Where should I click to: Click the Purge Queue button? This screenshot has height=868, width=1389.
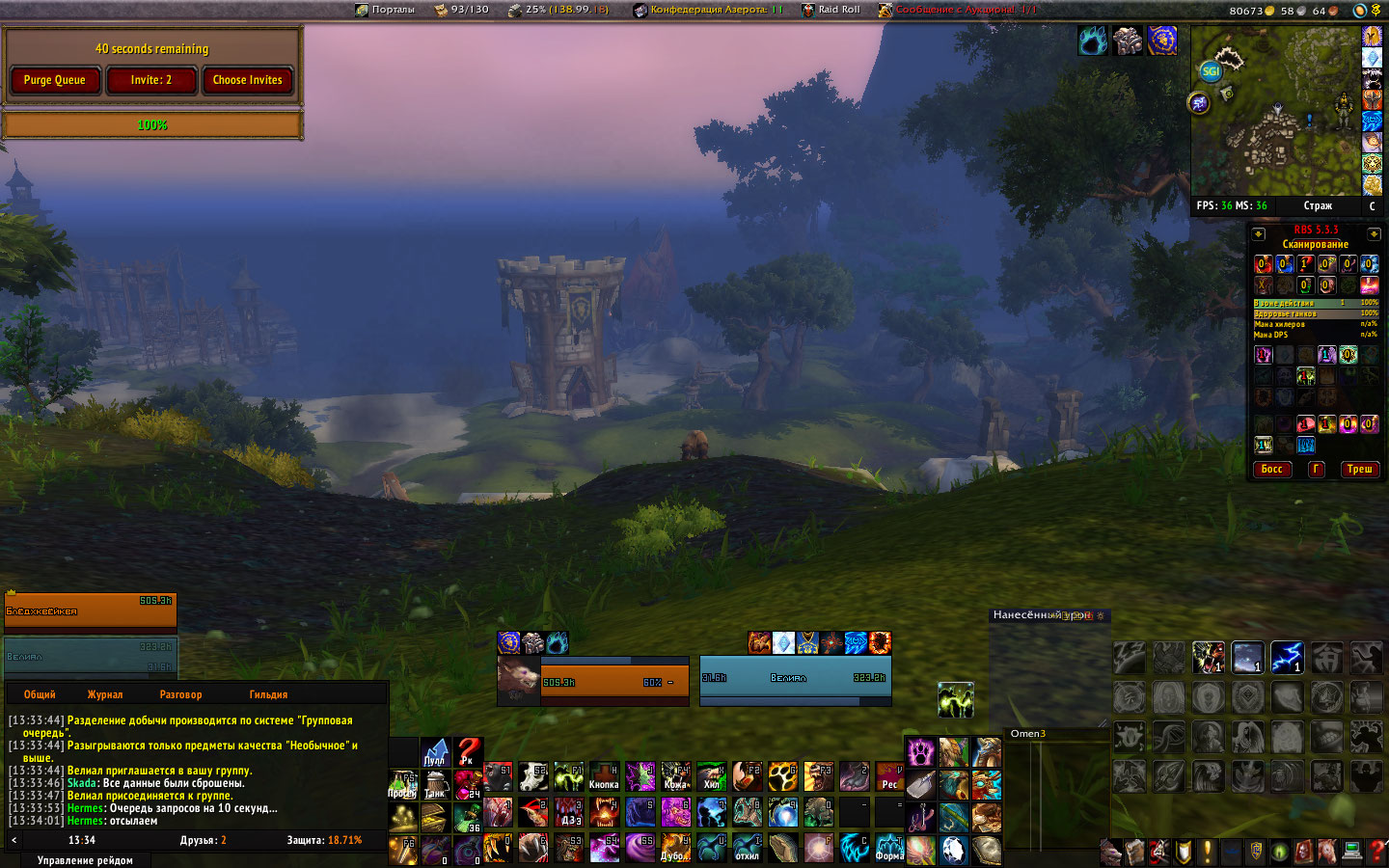click(55, 80)
